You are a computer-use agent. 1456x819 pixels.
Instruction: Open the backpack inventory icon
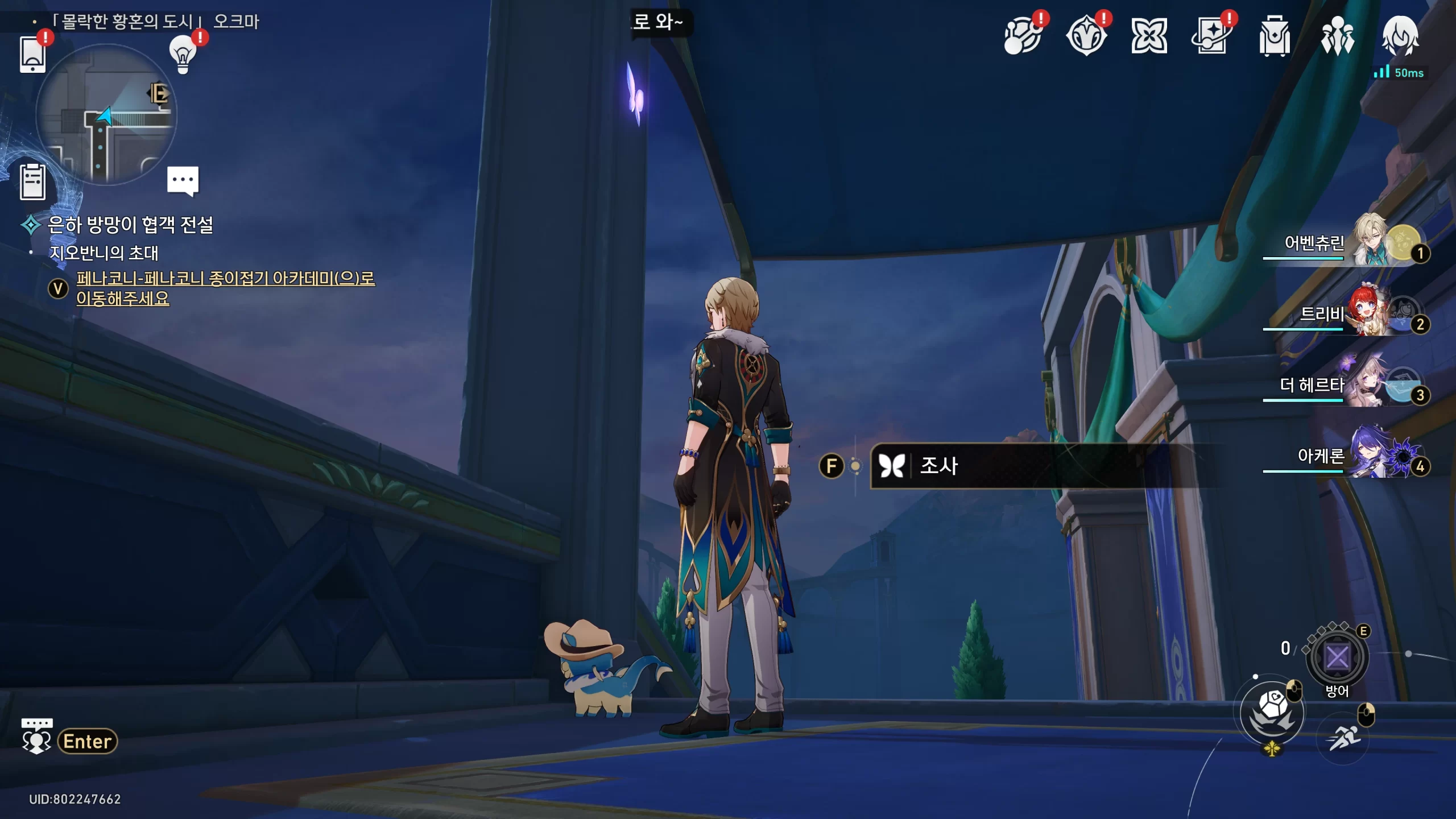click(x=1275, y=36)
